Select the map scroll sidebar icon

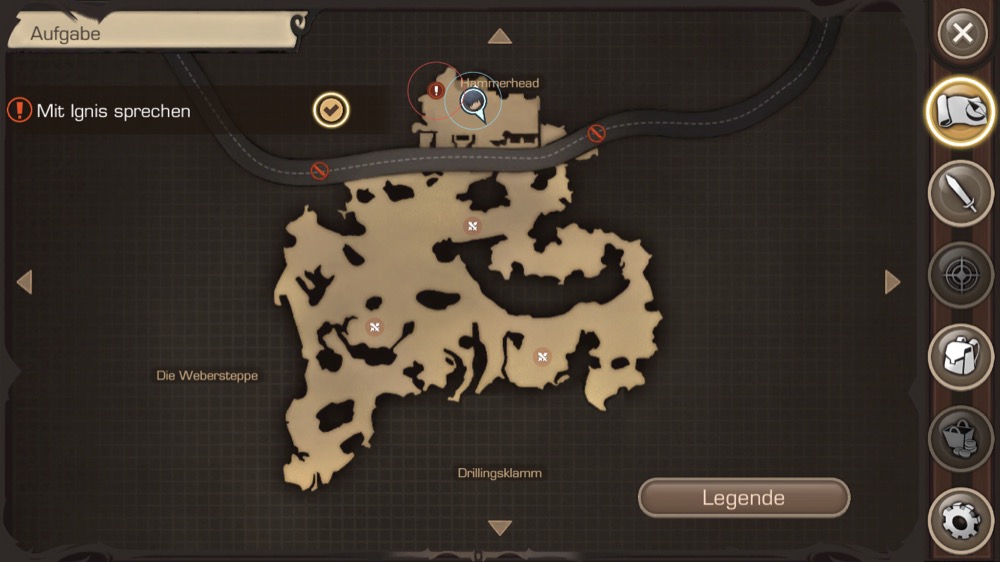pyautogui.click(x=961, y=113)
